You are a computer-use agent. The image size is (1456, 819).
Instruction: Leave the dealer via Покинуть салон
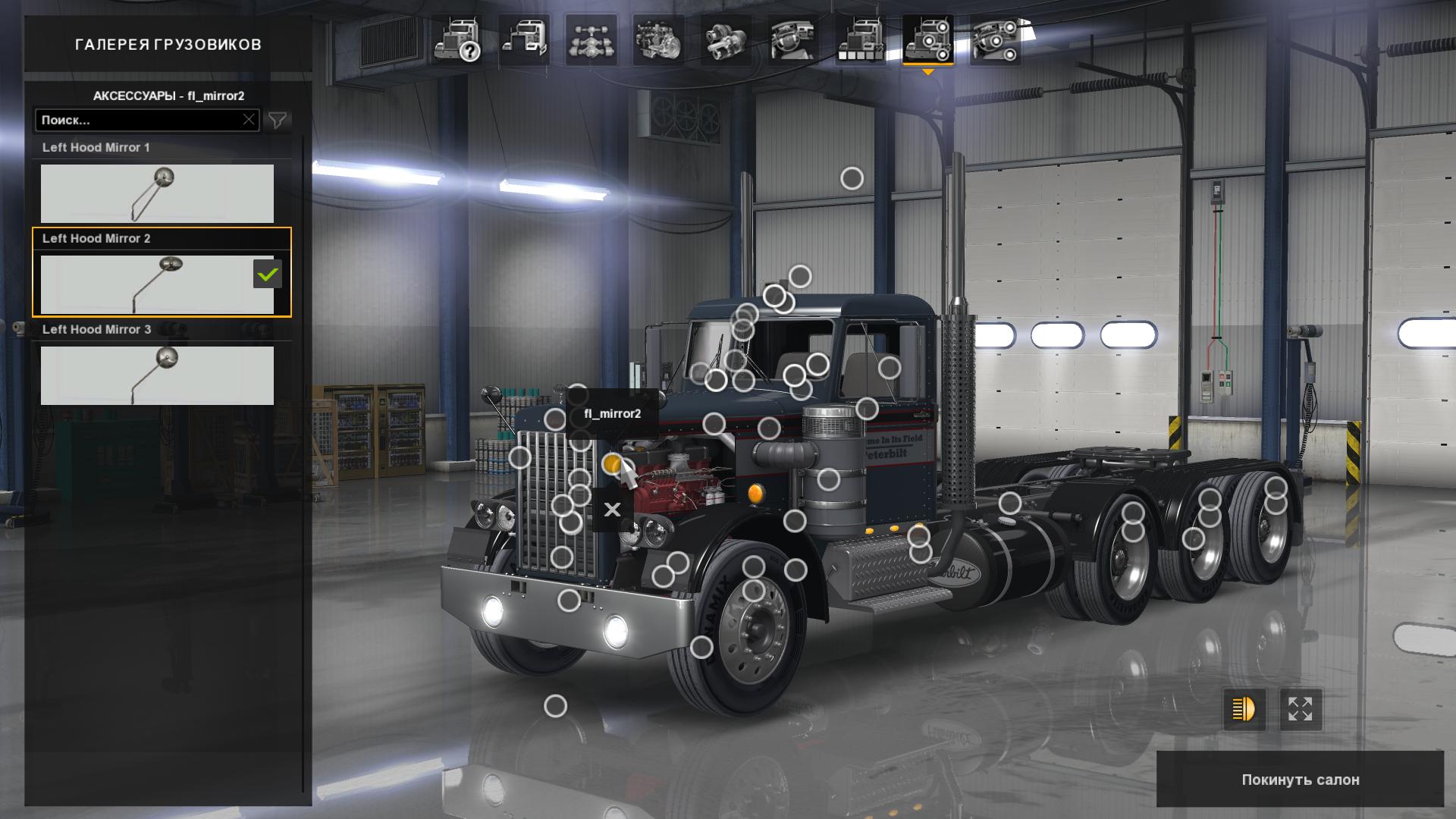click(x=1300, y=780)
